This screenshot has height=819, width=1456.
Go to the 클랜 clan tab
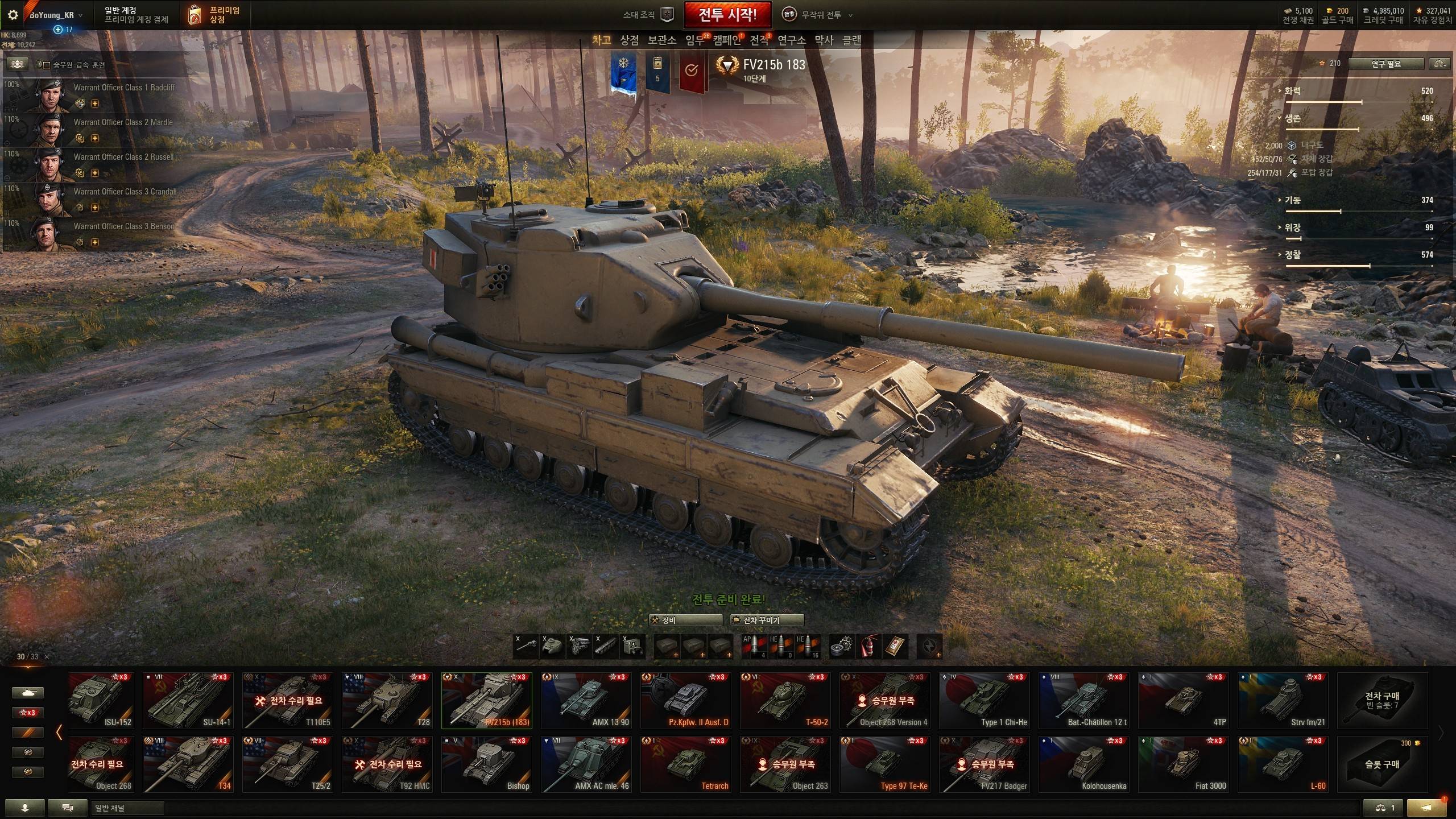(x=851, y=40)
